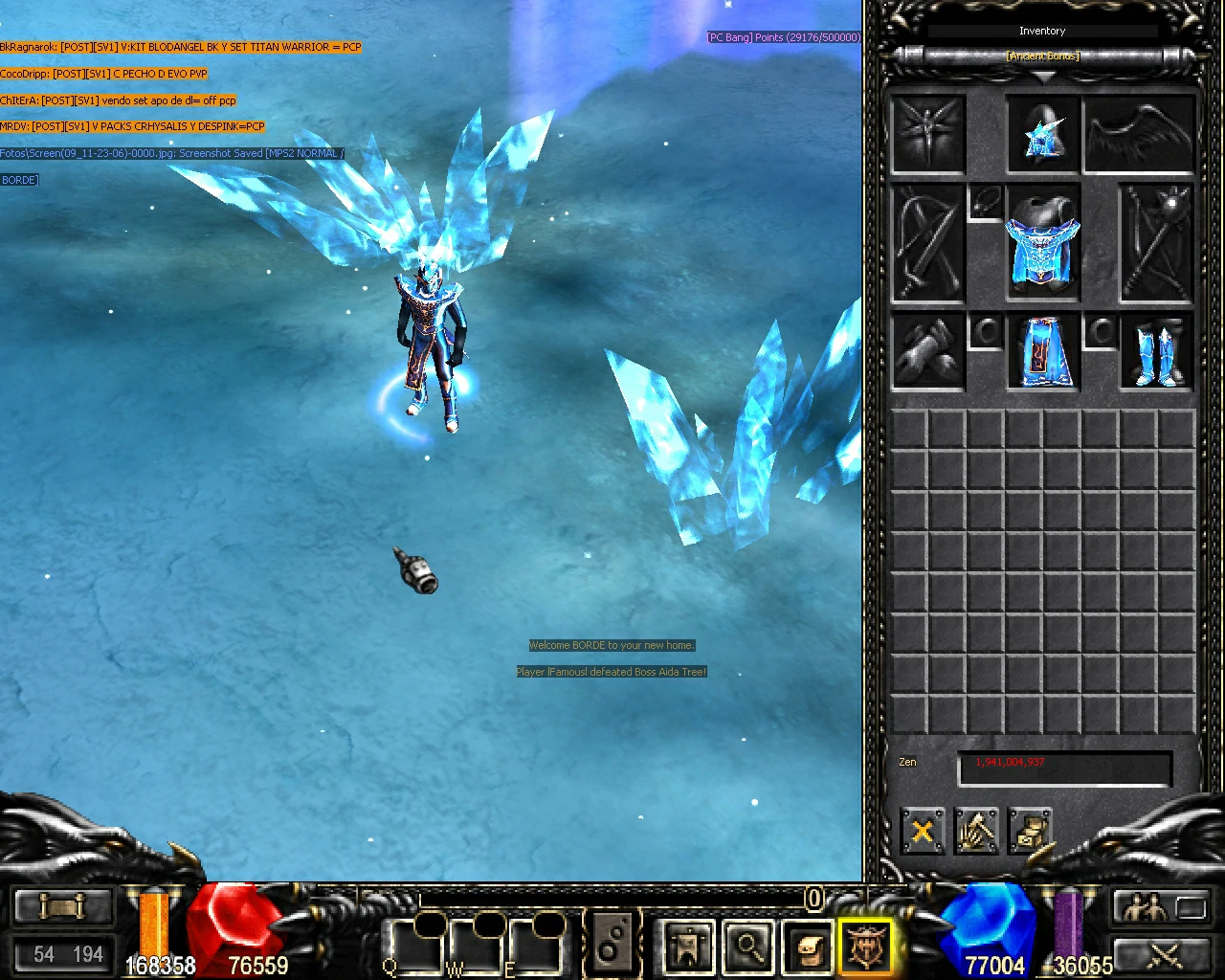
Task: Click the PC Bang Points banner
Action: [783, 37]
